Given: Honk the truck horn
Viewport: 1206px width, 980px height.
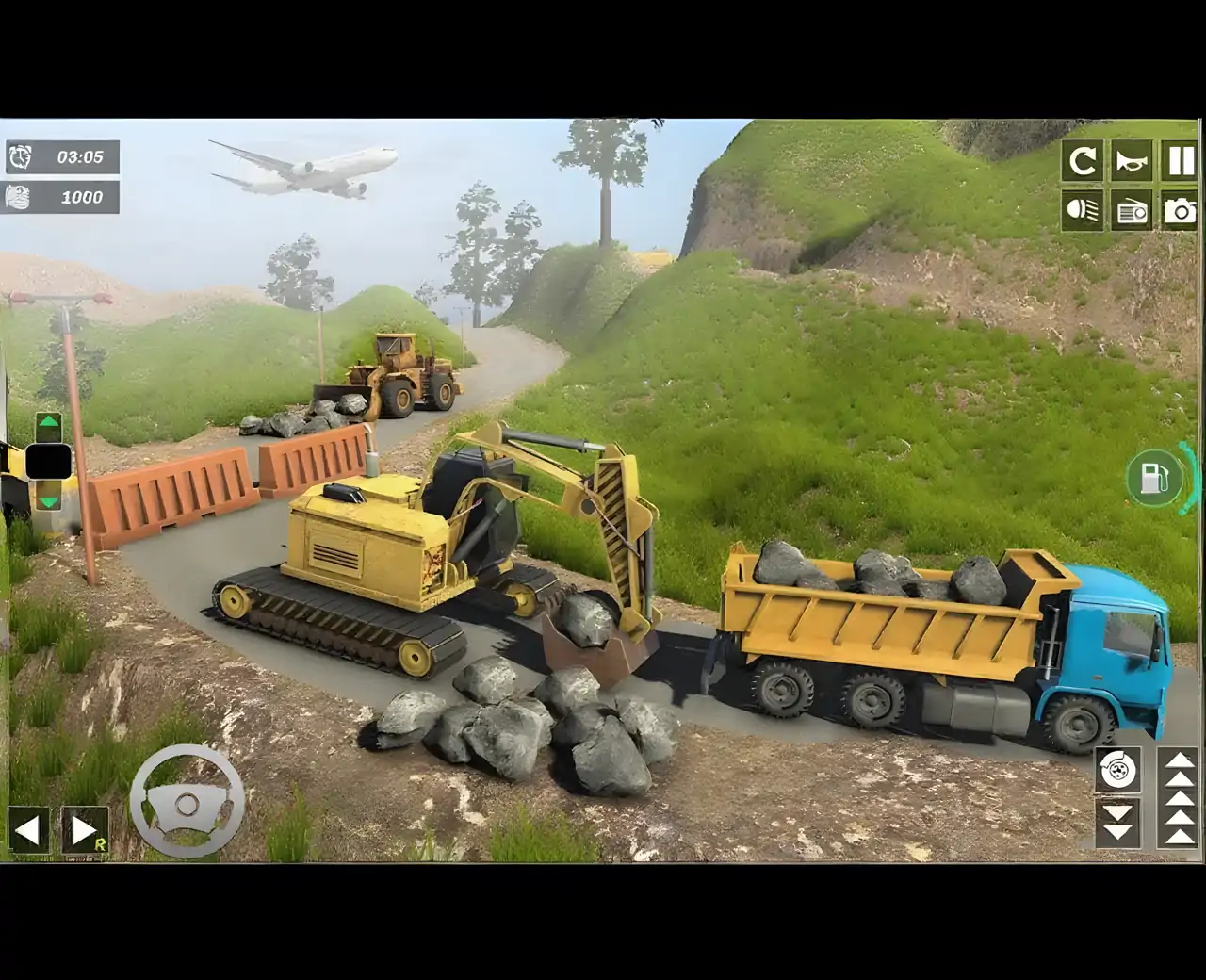Looking at the screenshot, I should pos(1131,161).
